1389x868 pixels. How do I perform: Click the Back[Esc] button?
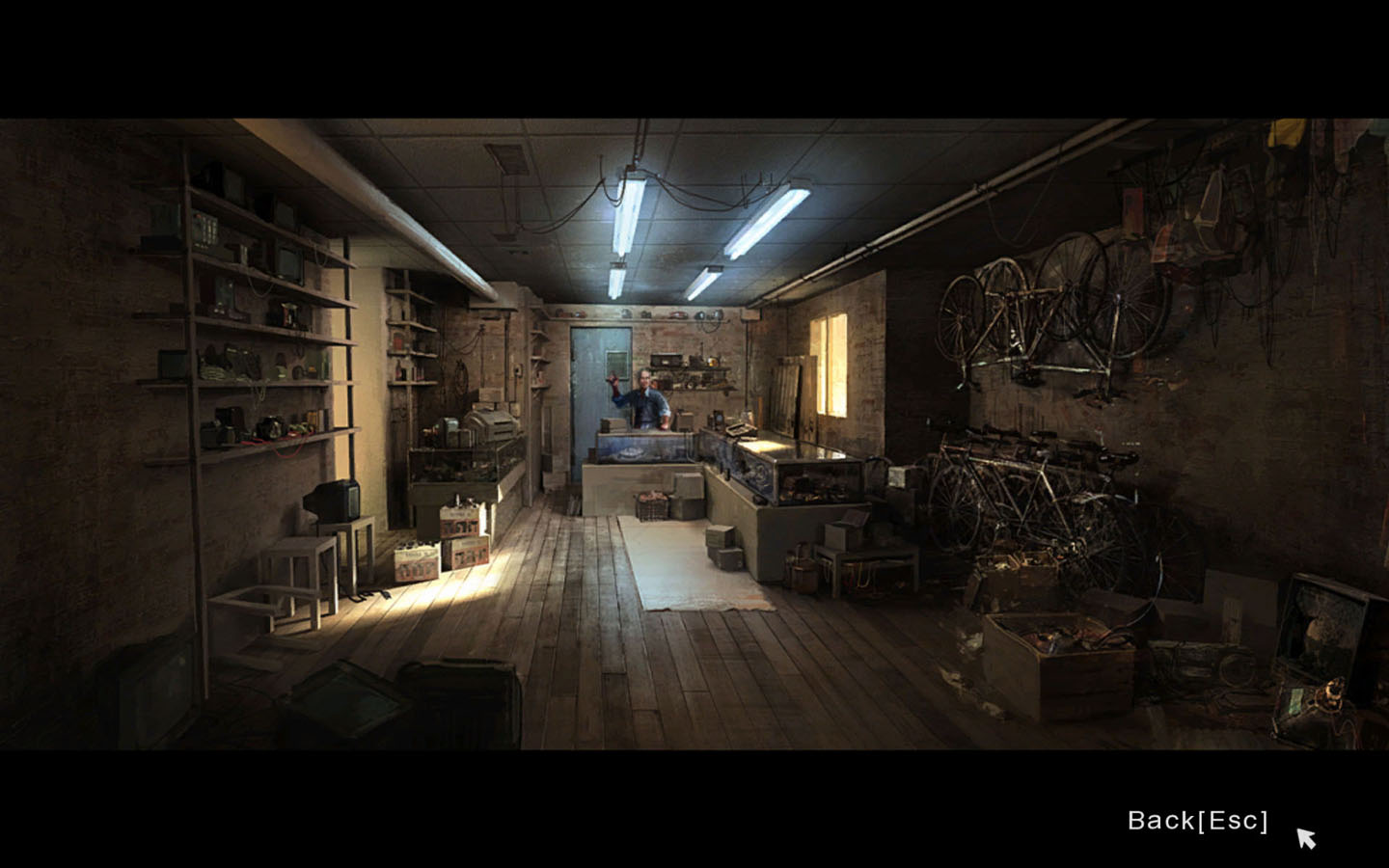1197,821
